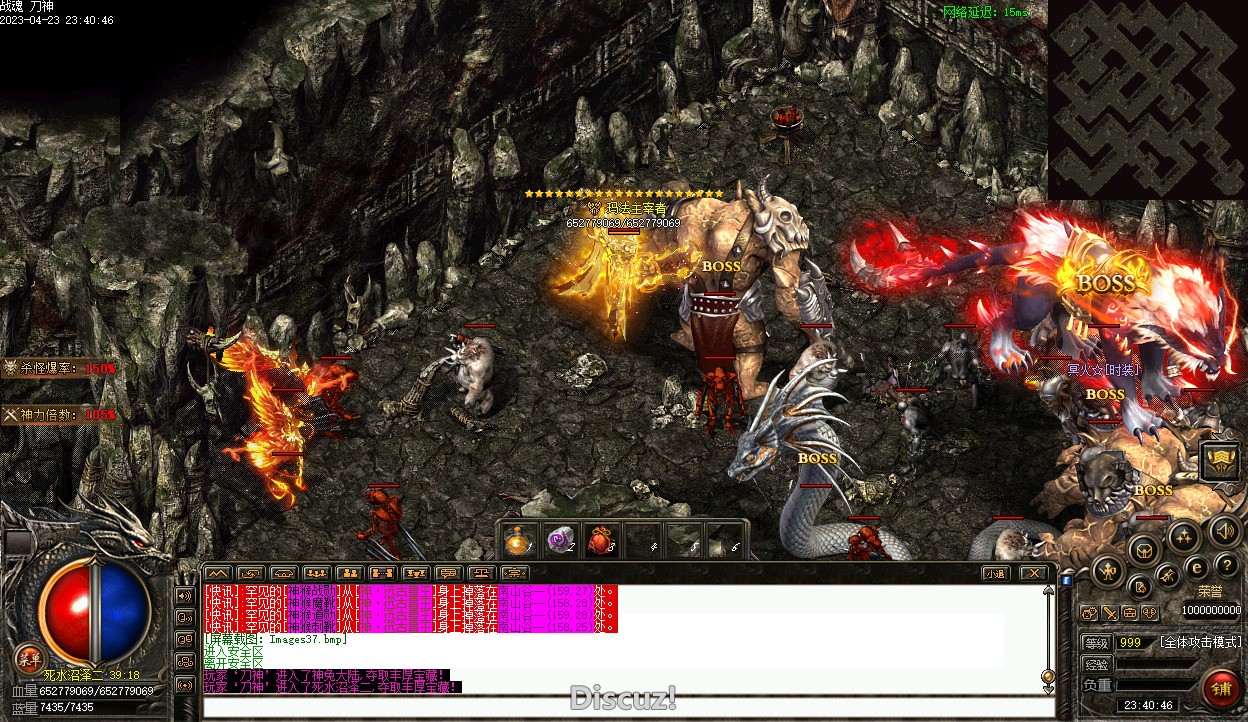
Task: Open the red 铺 shop button
Action: tap(1220, 688)
